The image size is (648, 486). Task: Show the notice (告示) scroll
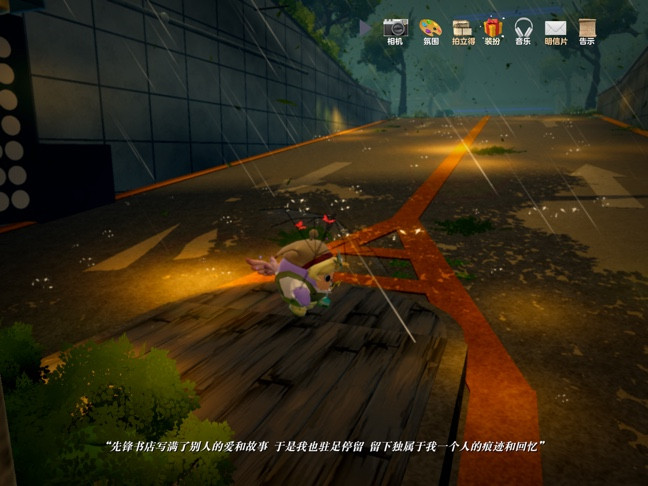tap(587, 29)
